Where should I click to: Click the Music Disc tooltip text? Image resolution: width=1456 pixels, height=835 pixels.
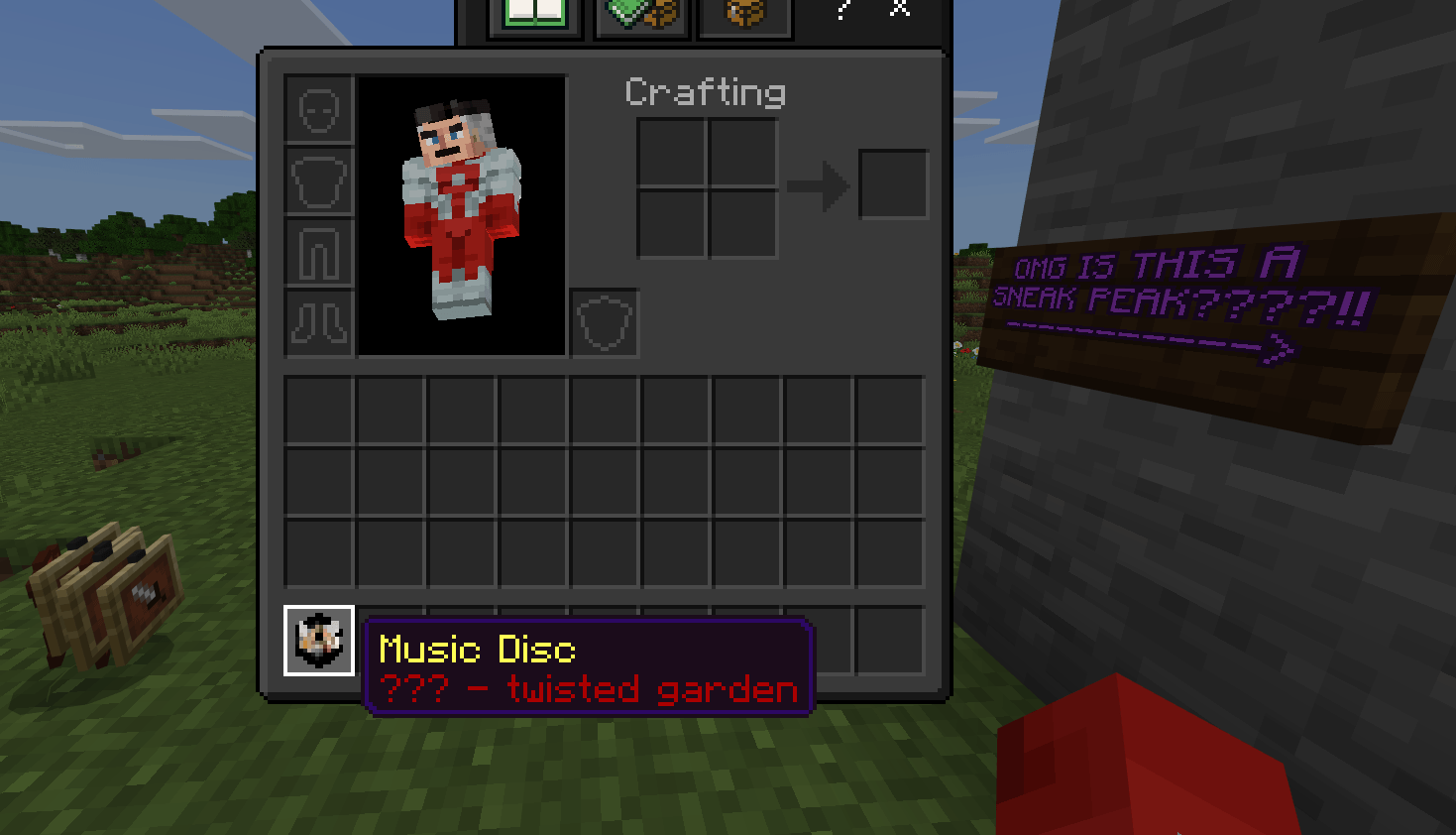pyautogui.click(x=476, y=650)
